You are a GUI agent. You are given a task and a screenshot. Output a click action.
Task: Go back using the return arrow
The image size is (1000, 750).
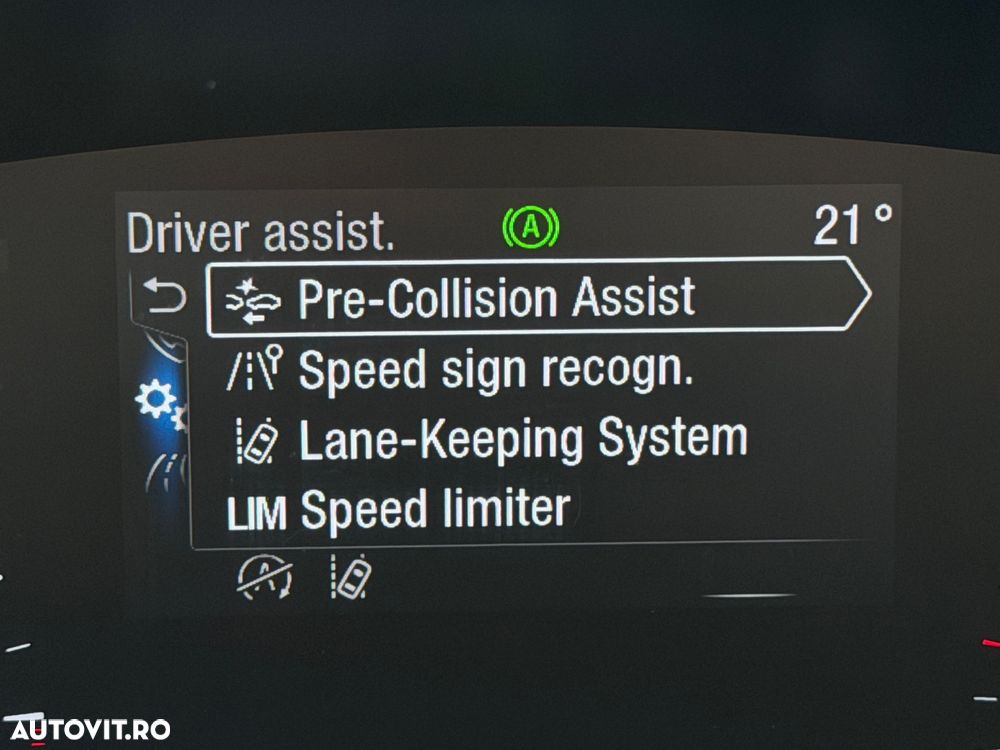(x=165, y=296)
